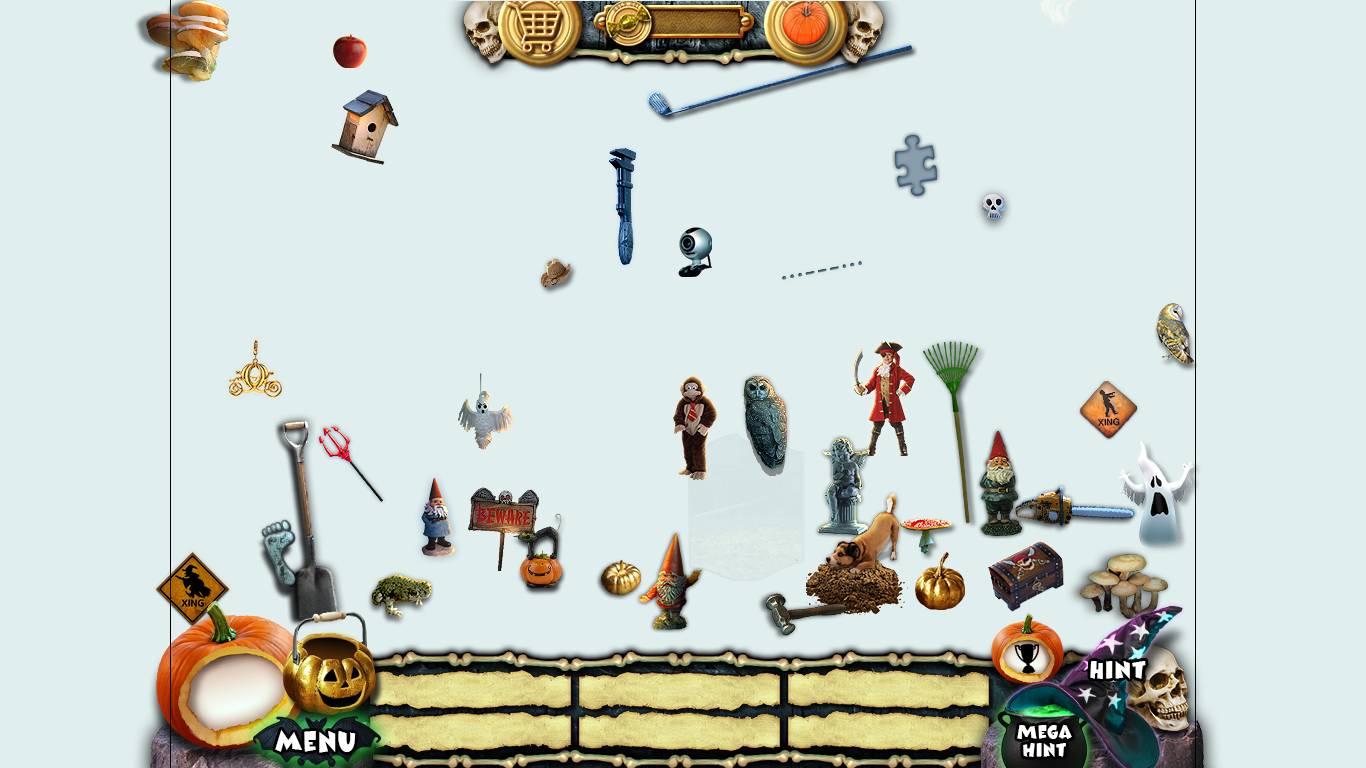Open the Menu
1366x768 pixels.
315,741
